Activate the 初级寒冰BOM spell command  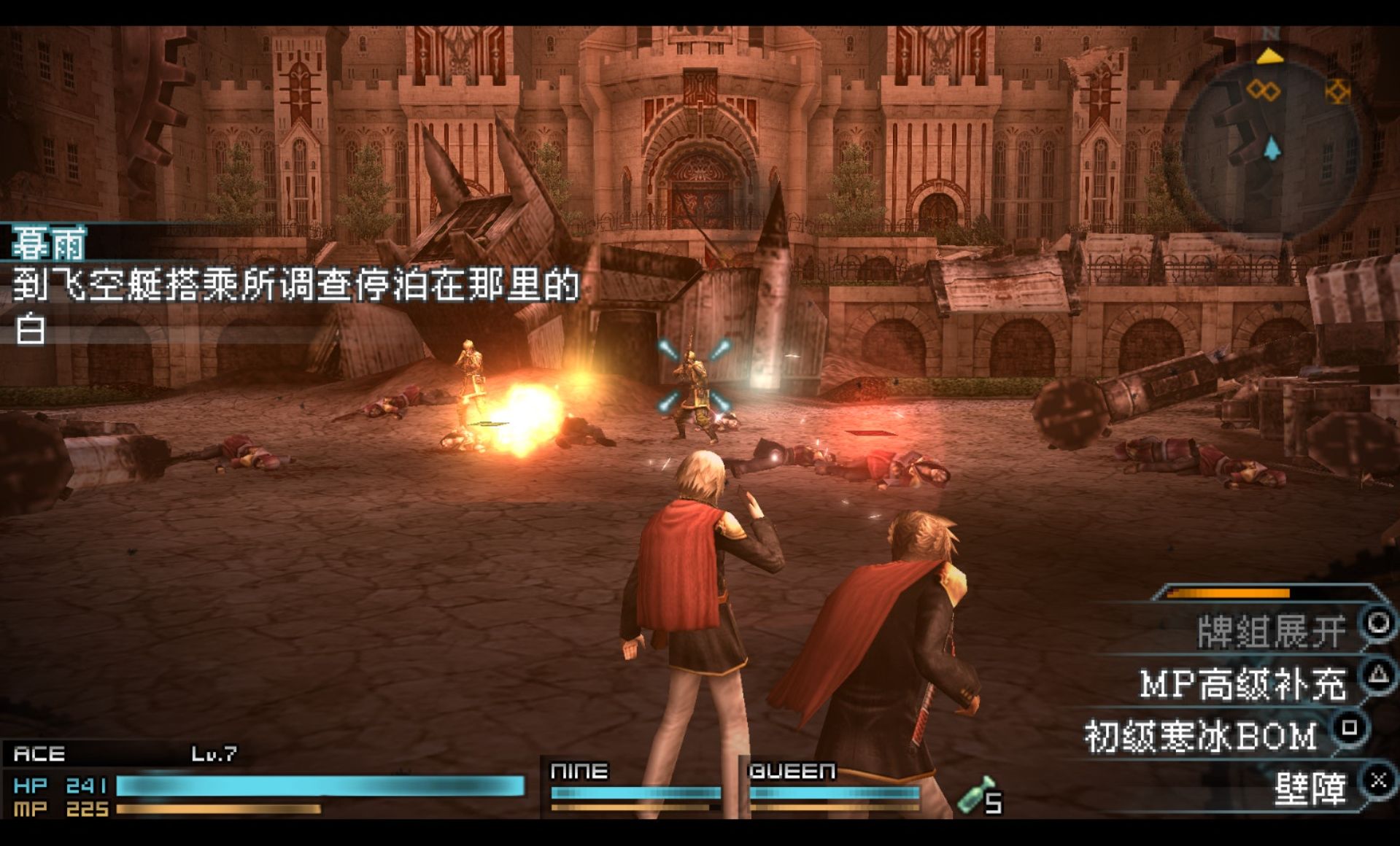click(1201, 736)
